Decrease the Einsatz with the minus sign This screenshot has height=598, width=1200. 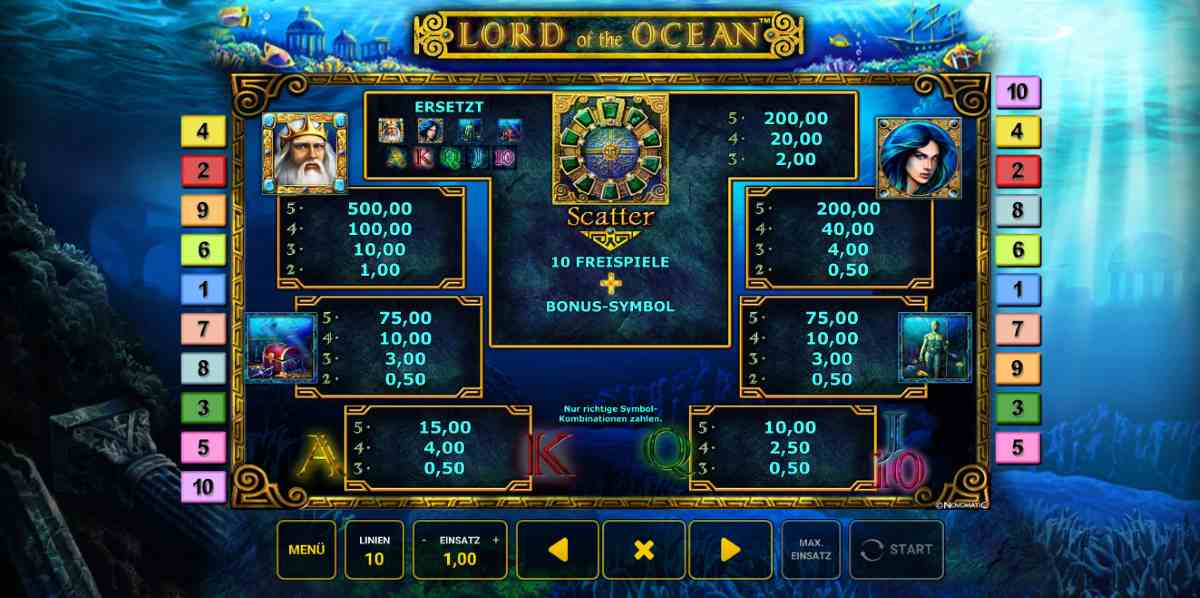pos(423,540)
